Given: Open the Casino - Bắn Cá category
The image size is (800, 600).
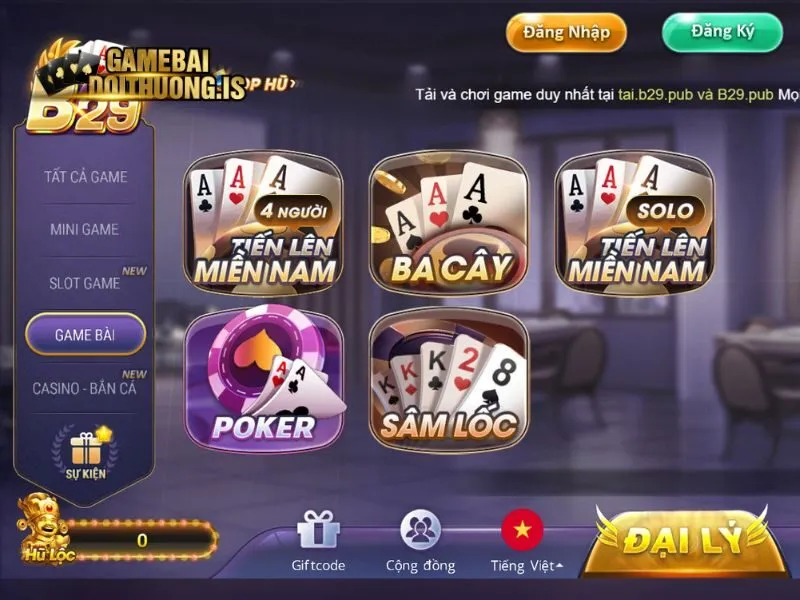Looking at the screenshot, I should 84,388.
